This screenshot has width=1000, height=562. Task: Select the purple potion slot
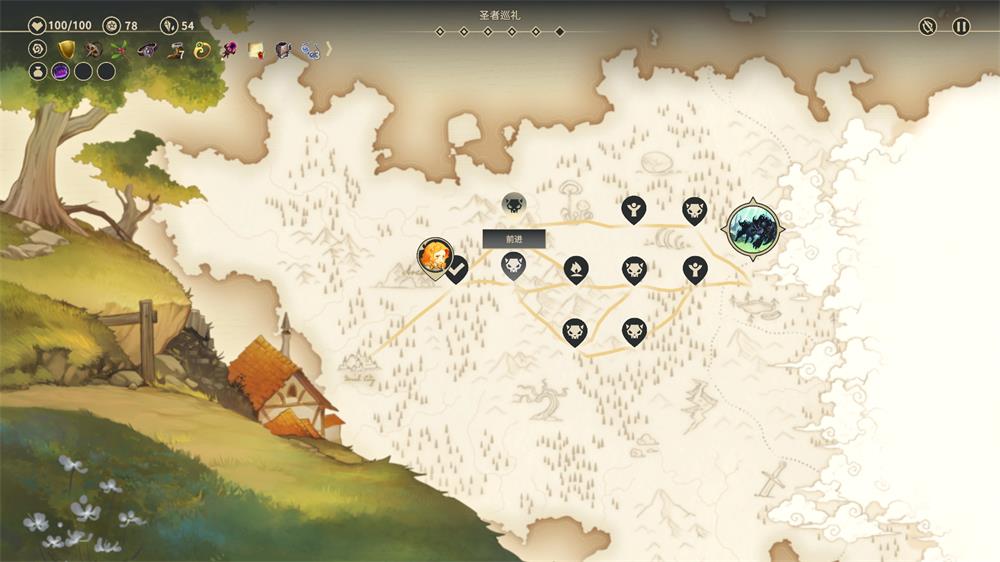coord(60,71)
